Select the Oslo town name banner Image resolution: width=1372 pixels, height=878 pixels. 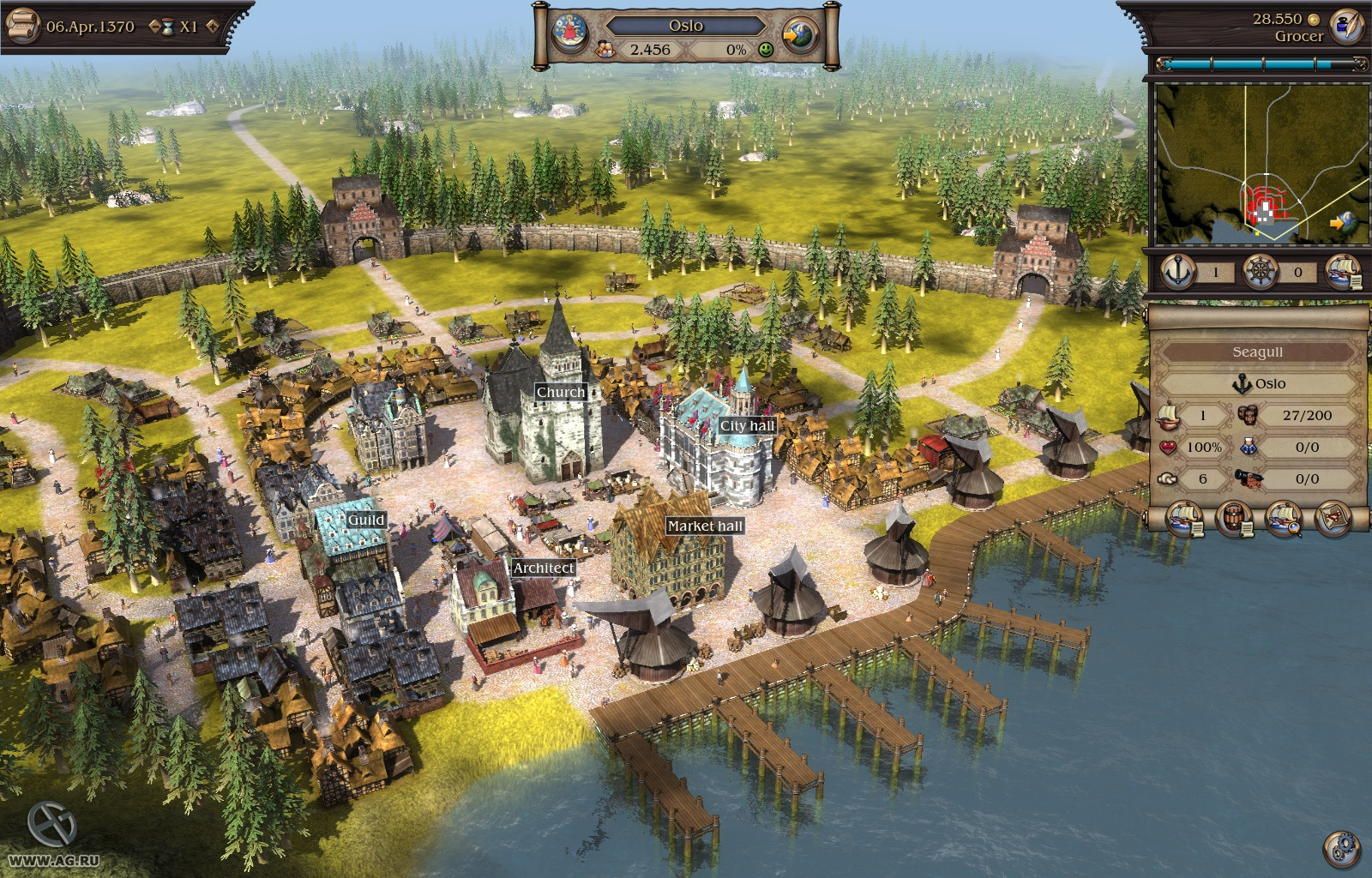[685, 26]
